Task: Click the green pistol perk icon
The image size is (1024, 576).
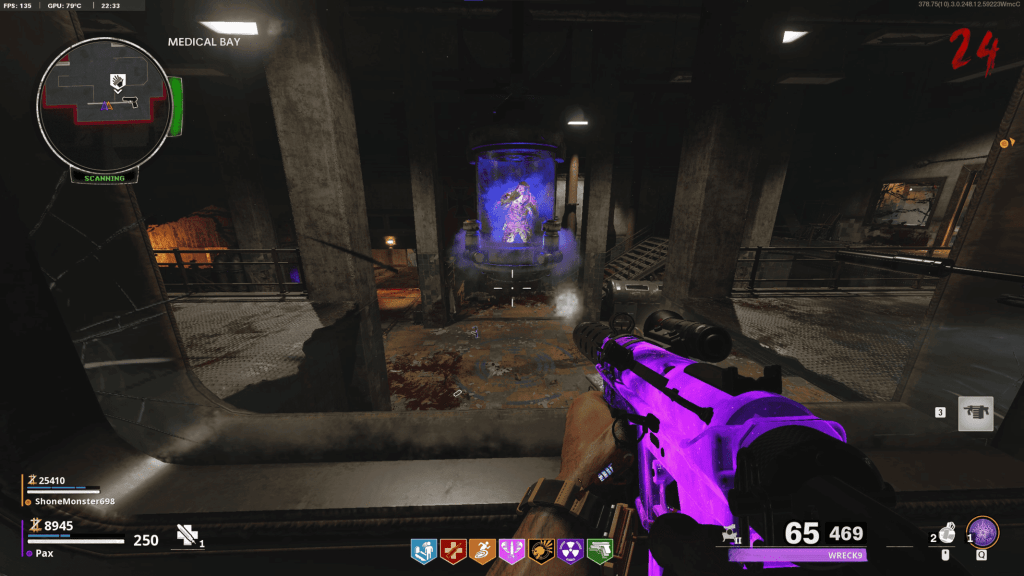Action: [x=600, y=550]
